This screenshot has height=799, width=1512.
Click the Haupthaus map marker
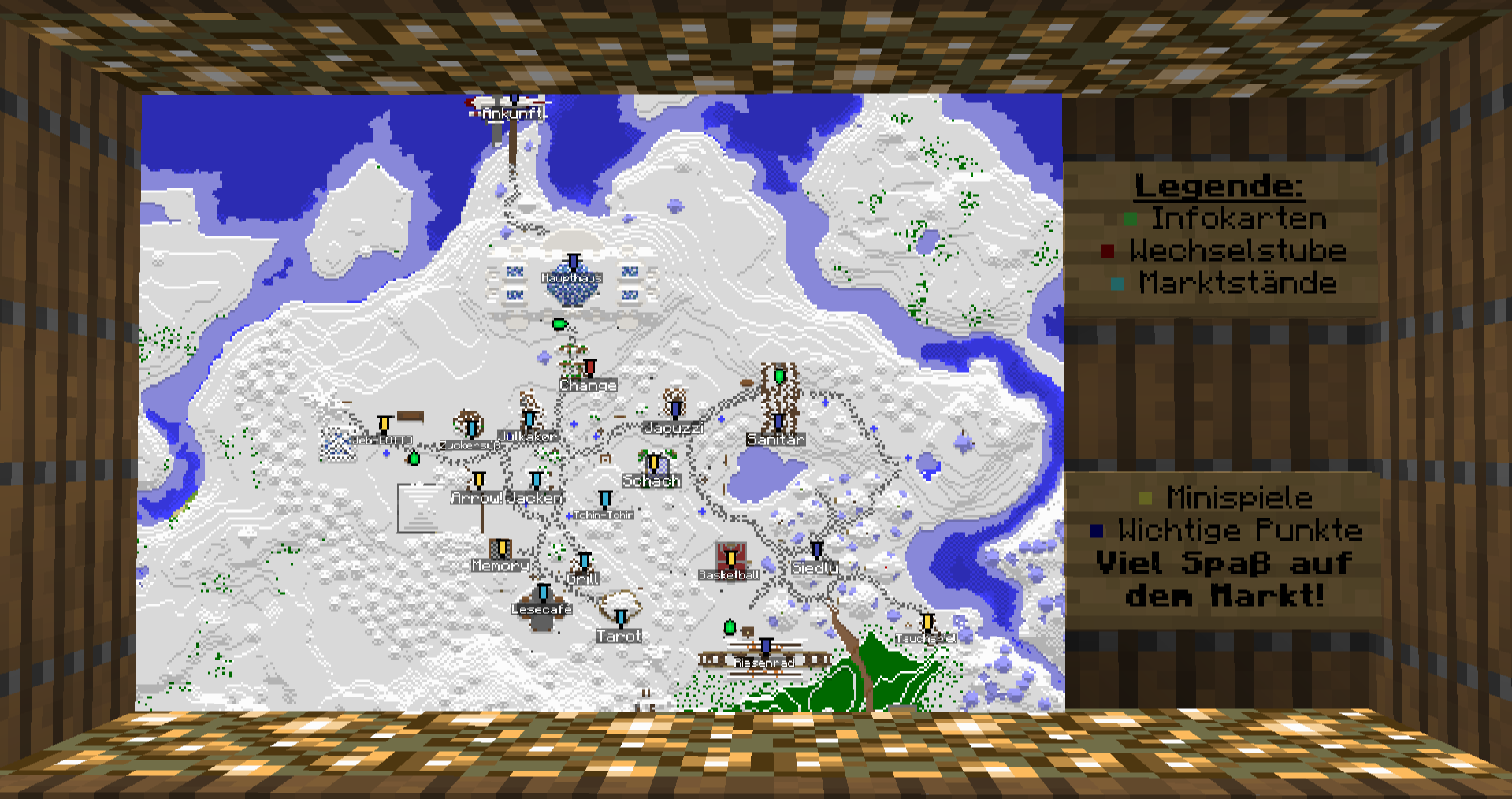pyautogui.click(x=574, y=262)
